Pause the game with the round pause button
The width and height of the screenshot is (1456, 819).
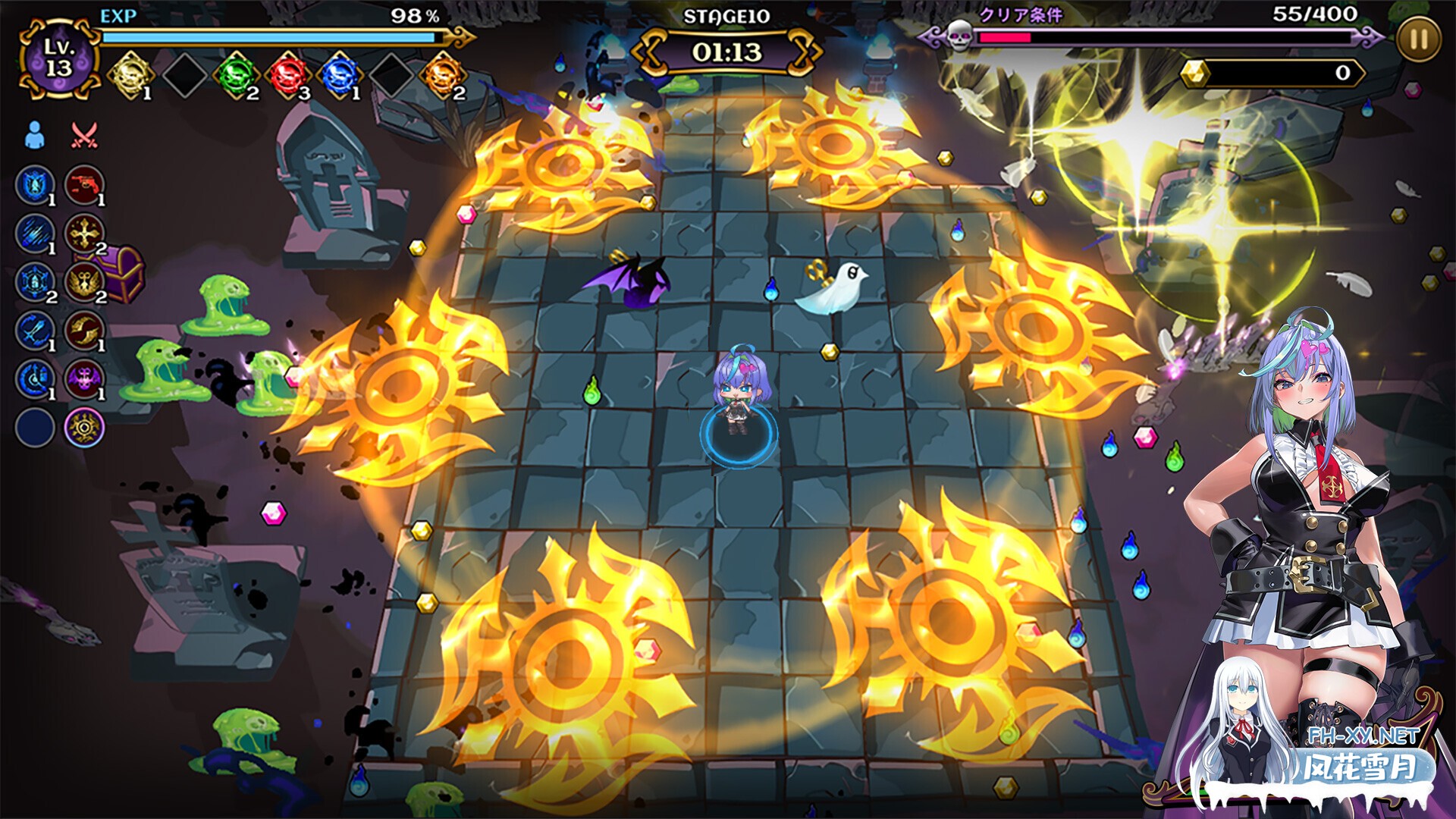1417,39
